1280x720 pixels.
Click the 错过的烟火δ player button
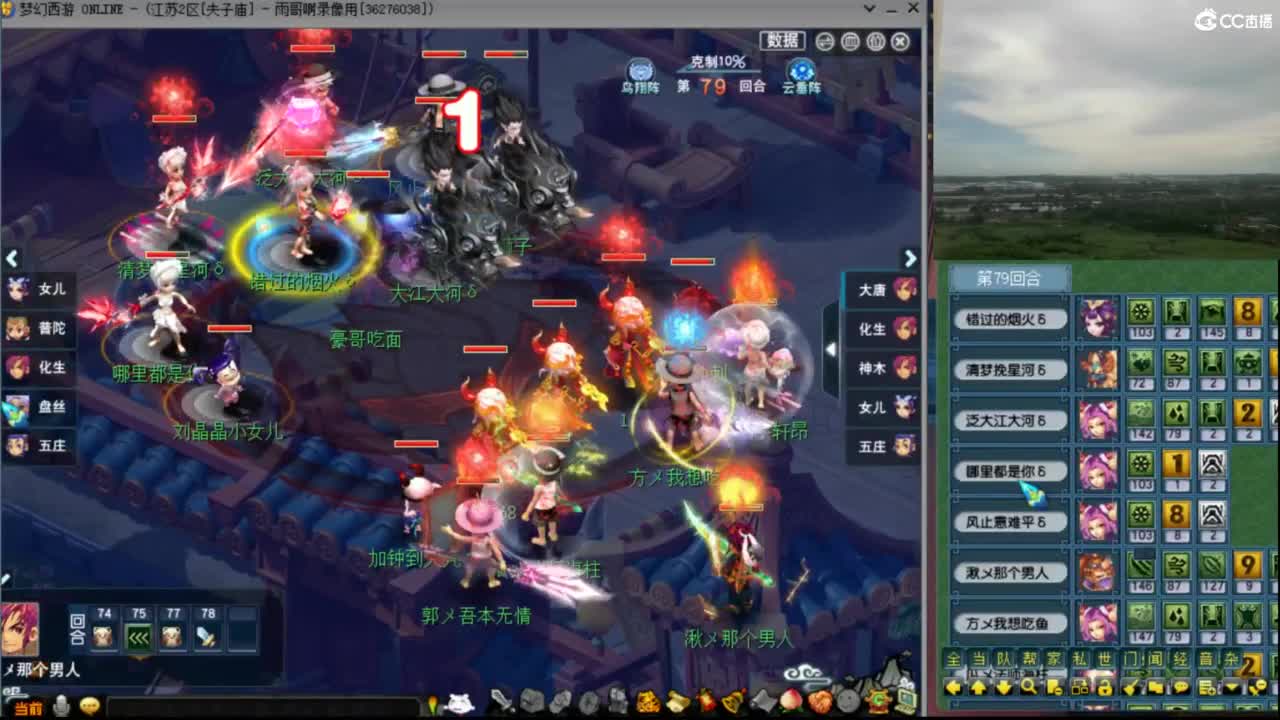(x=1010, y=319)
